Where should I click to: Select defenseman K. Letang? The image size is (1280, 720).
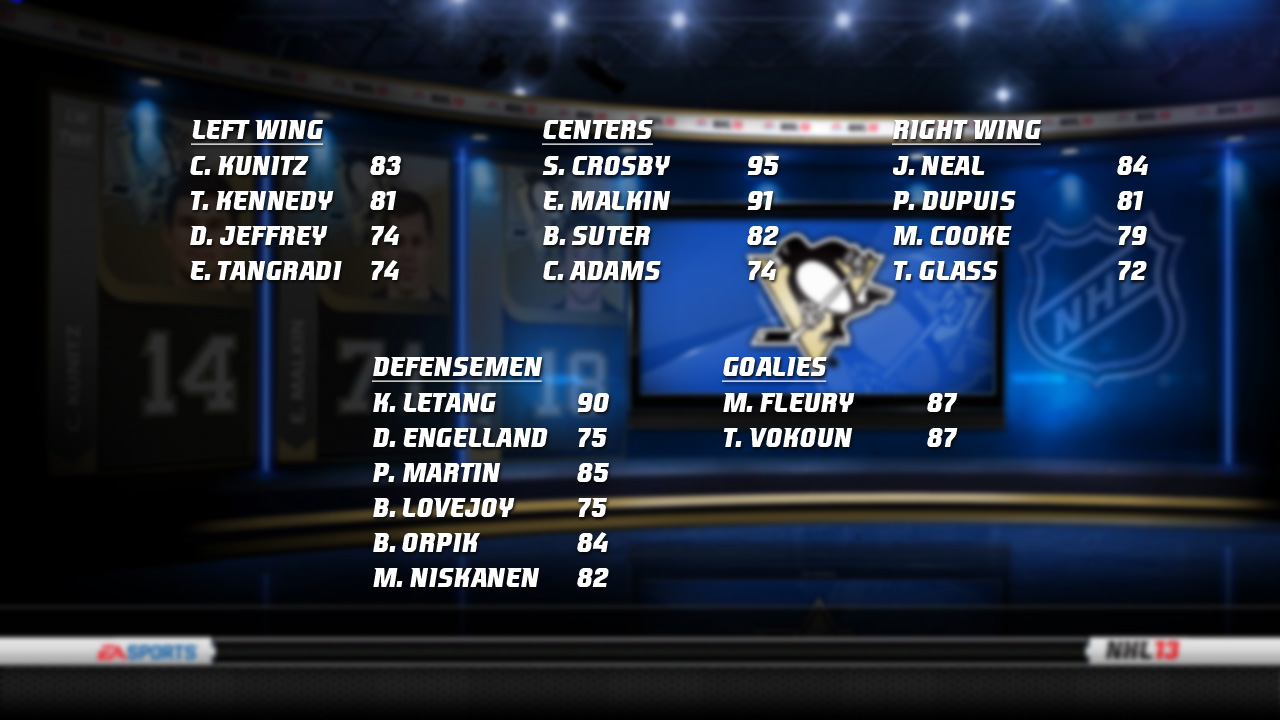click(434, 403)
